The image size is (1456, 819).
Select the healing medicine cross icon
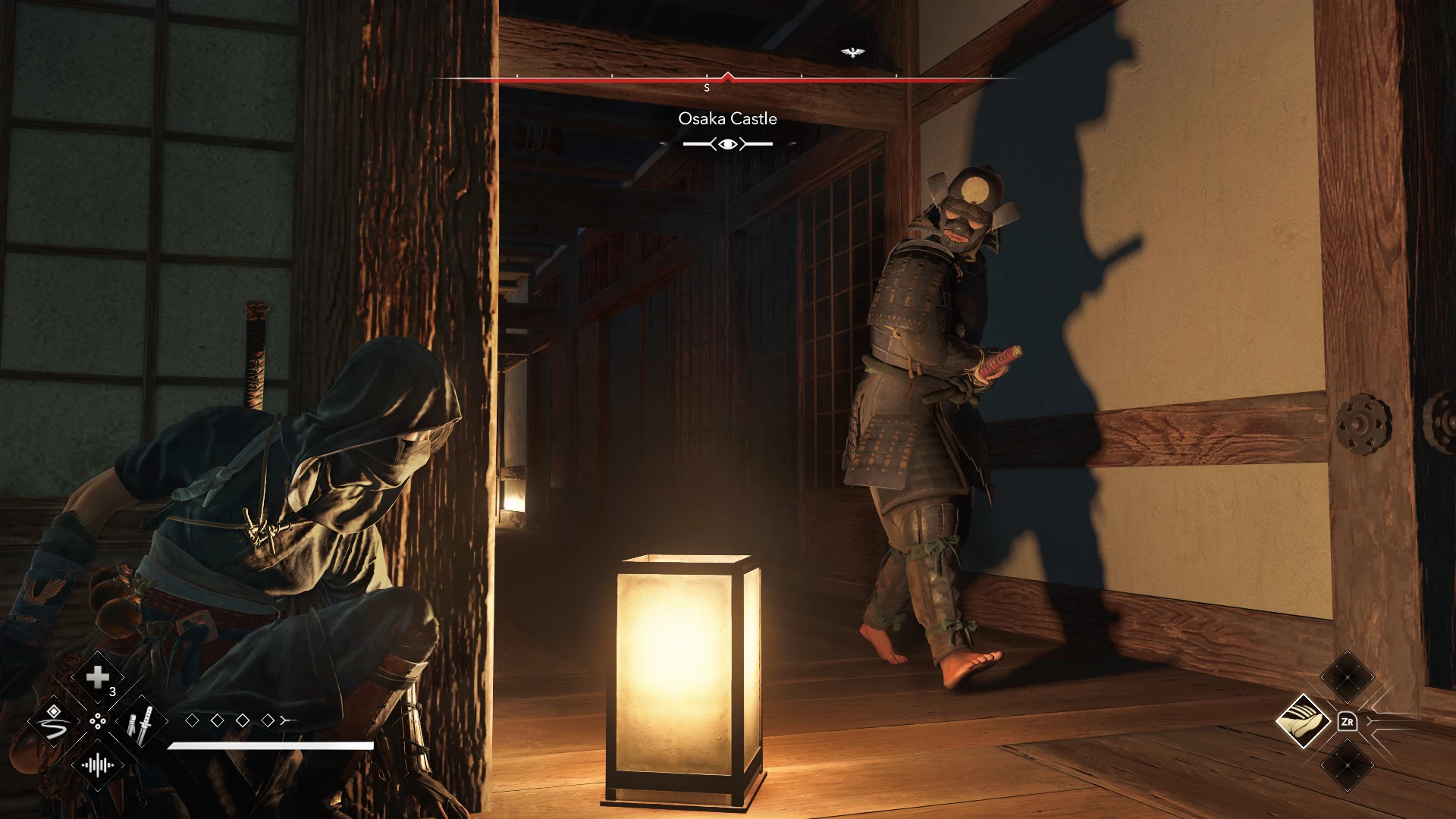[97, 676]
